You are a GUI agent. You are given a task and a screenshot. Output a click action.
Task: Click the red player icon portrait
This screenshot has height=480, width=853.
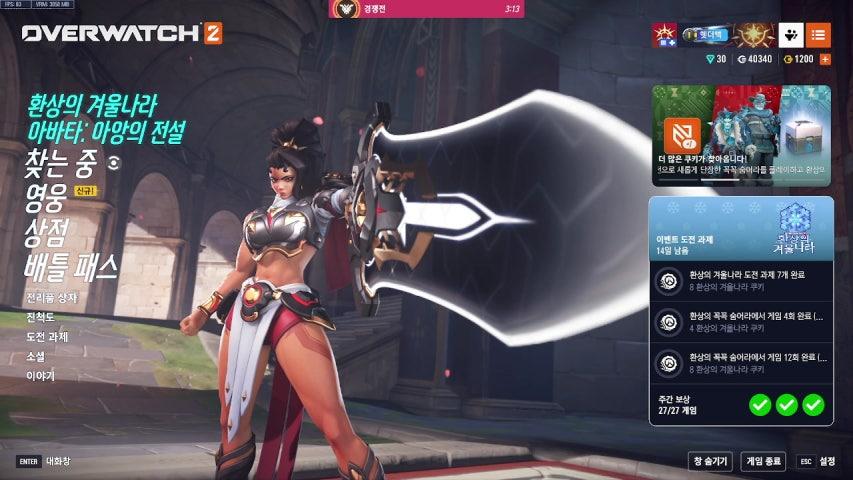(x=664, y=35)
